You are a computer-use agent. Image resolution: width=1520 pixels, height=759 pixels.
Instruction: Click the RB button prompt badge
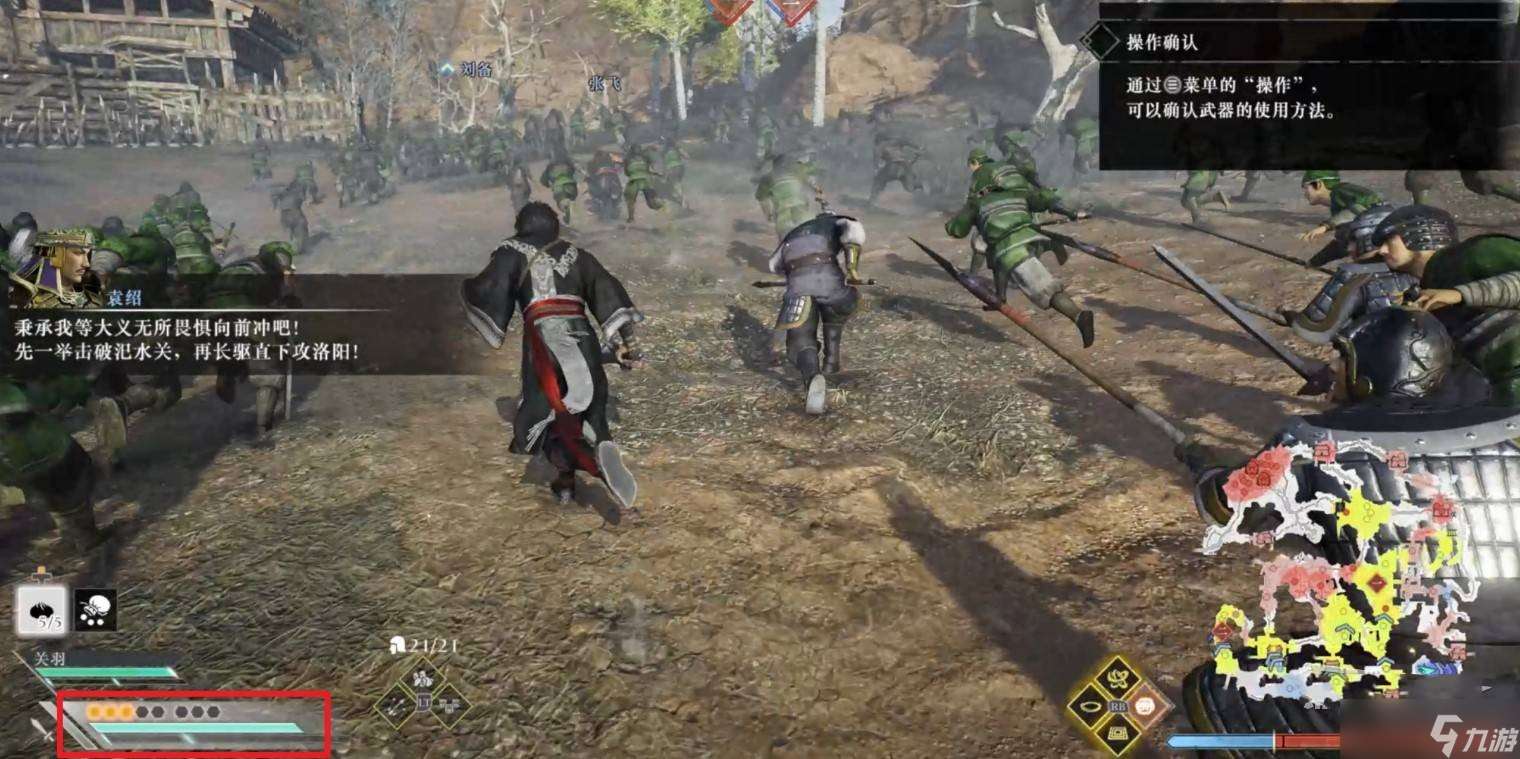click(x=1117, y=706)
